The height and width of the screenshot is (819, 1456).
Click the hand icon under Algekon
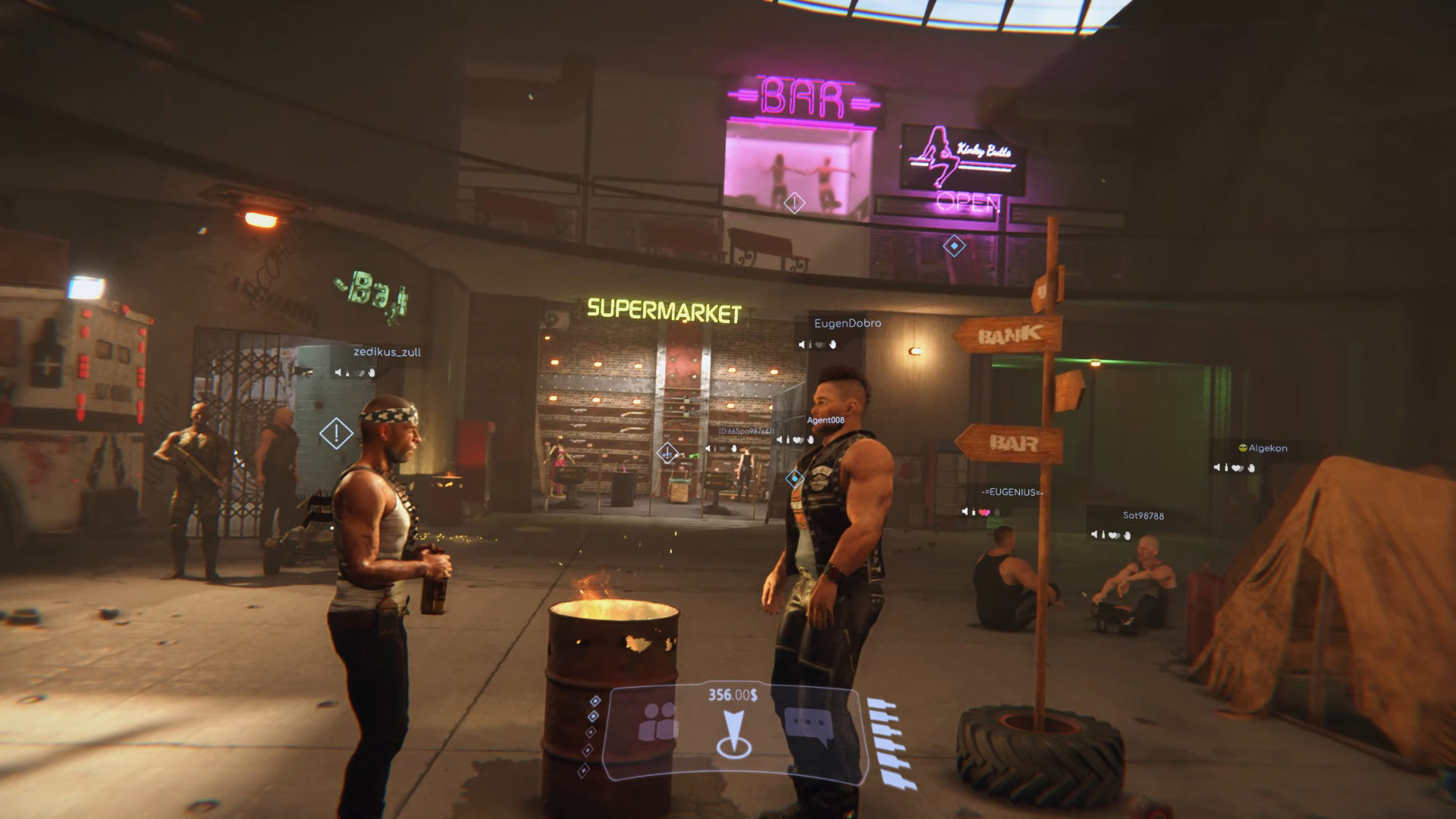[x=1251, y=468]
